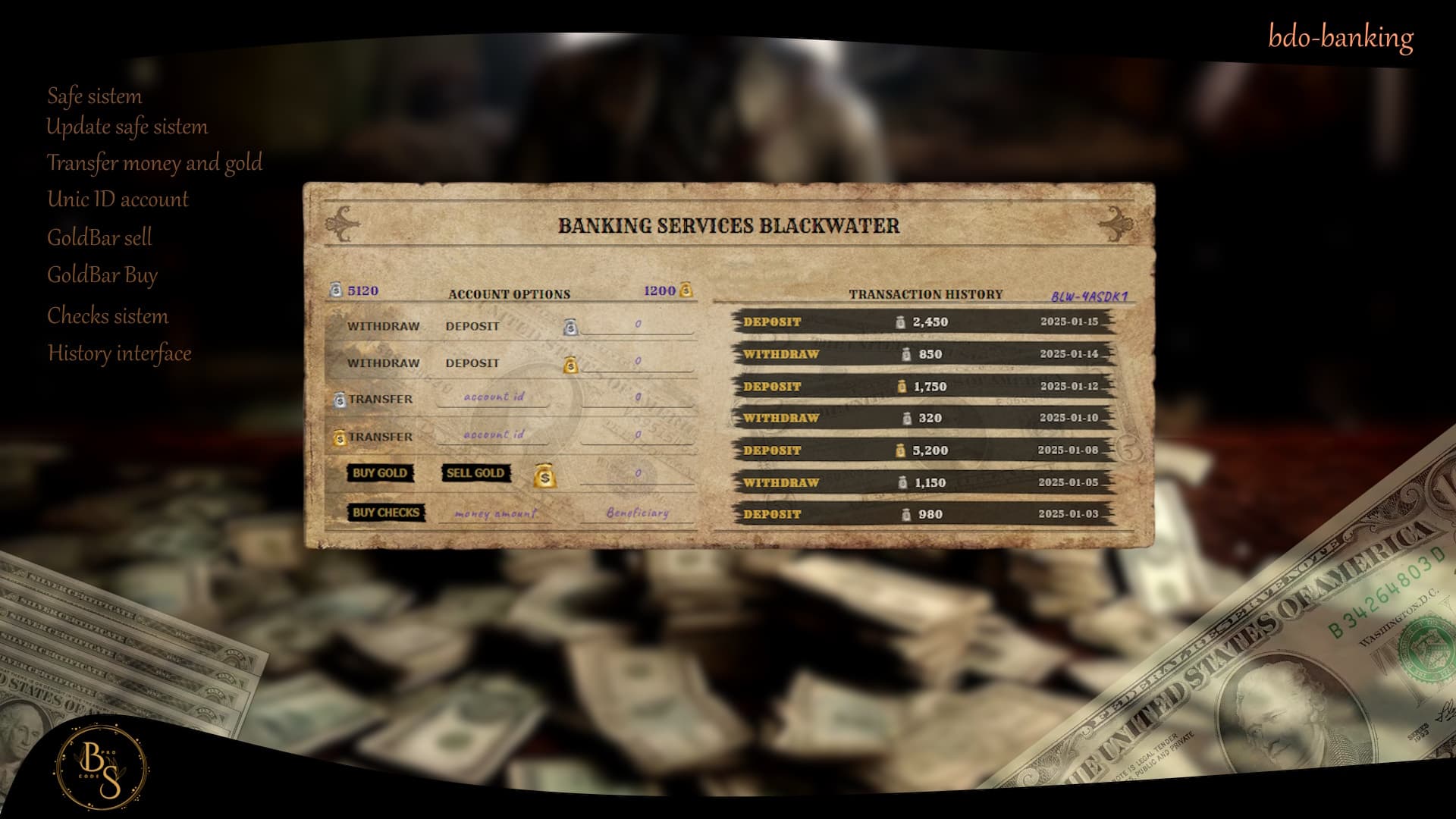Viewport: 1456px width, 819px height.
Task: Click the account id field for the first transfer
Action: tap(494, 397)
